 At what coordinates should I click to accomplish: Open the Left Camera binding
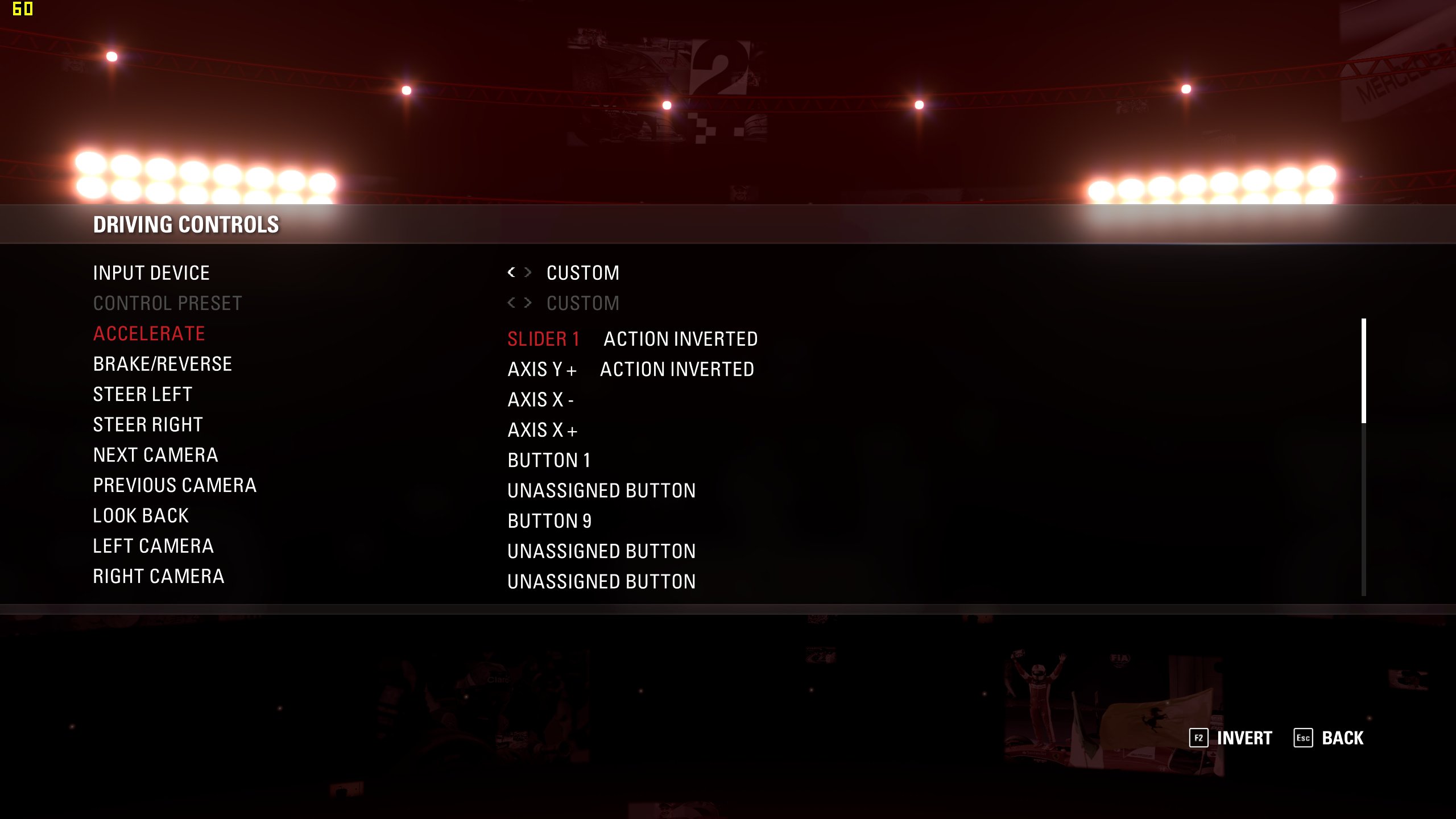point(154,546)
